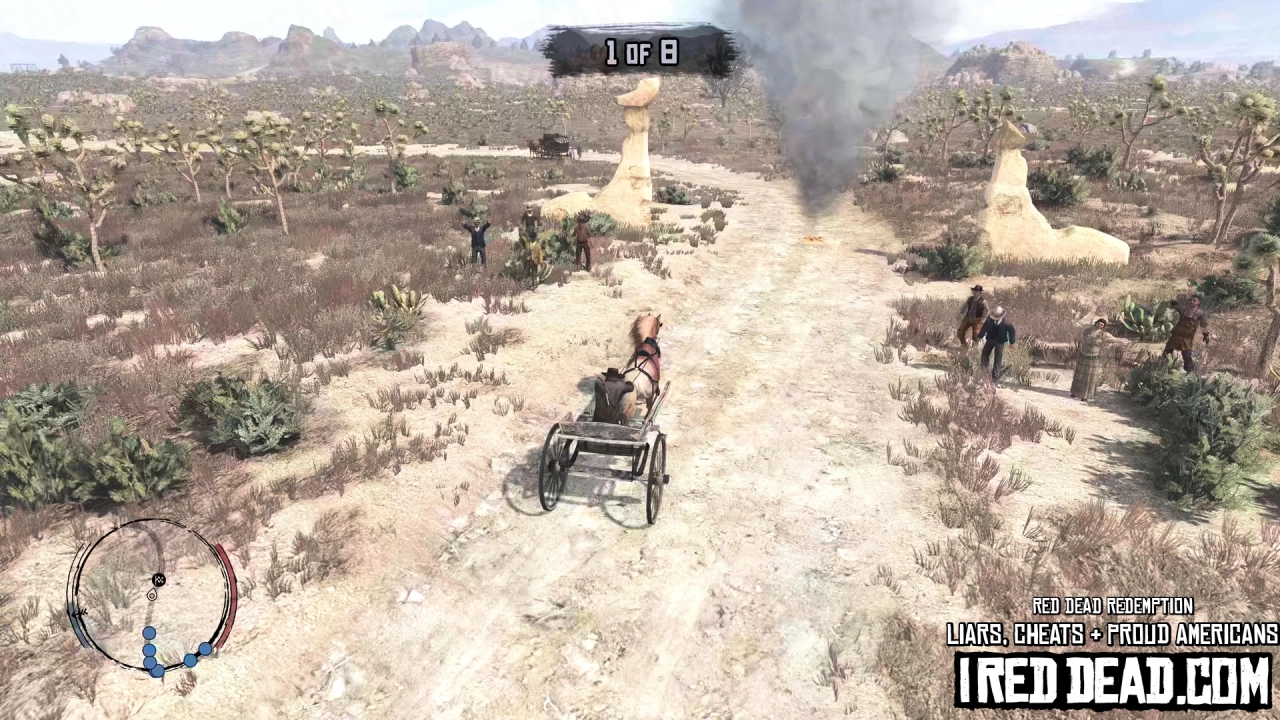Click the rightmost blue blip on the minimap
1280x720 pixels.
coord(204,650)
